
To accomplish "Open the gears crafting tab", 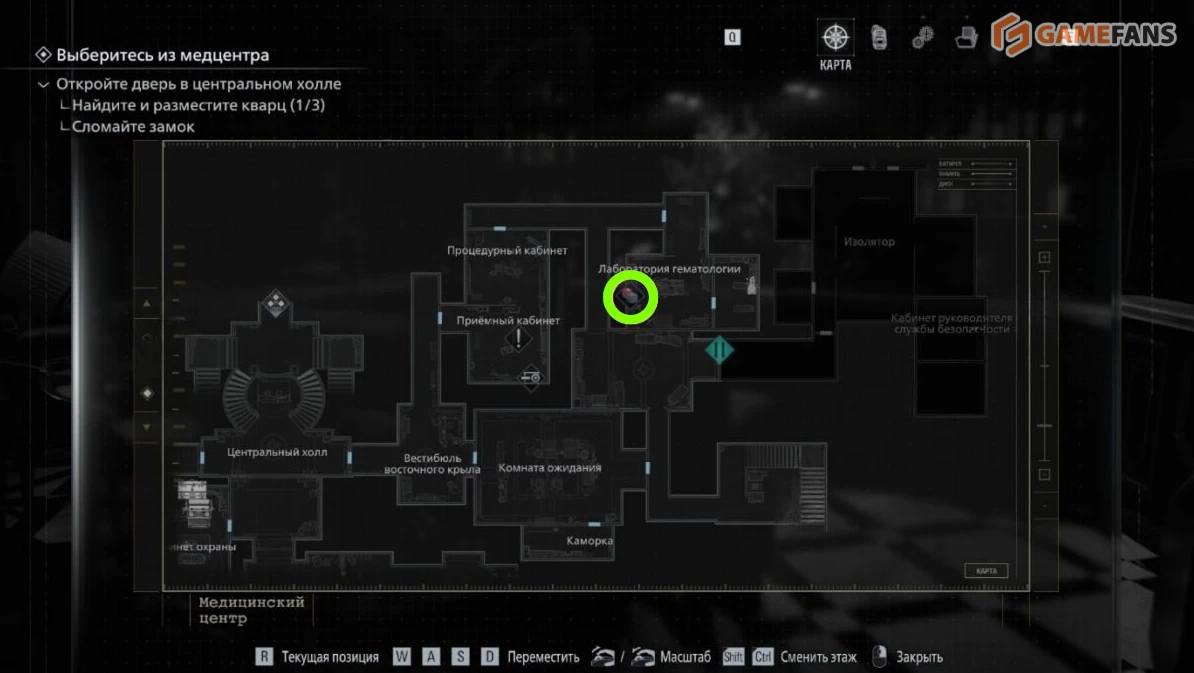I will coord(922,38).
